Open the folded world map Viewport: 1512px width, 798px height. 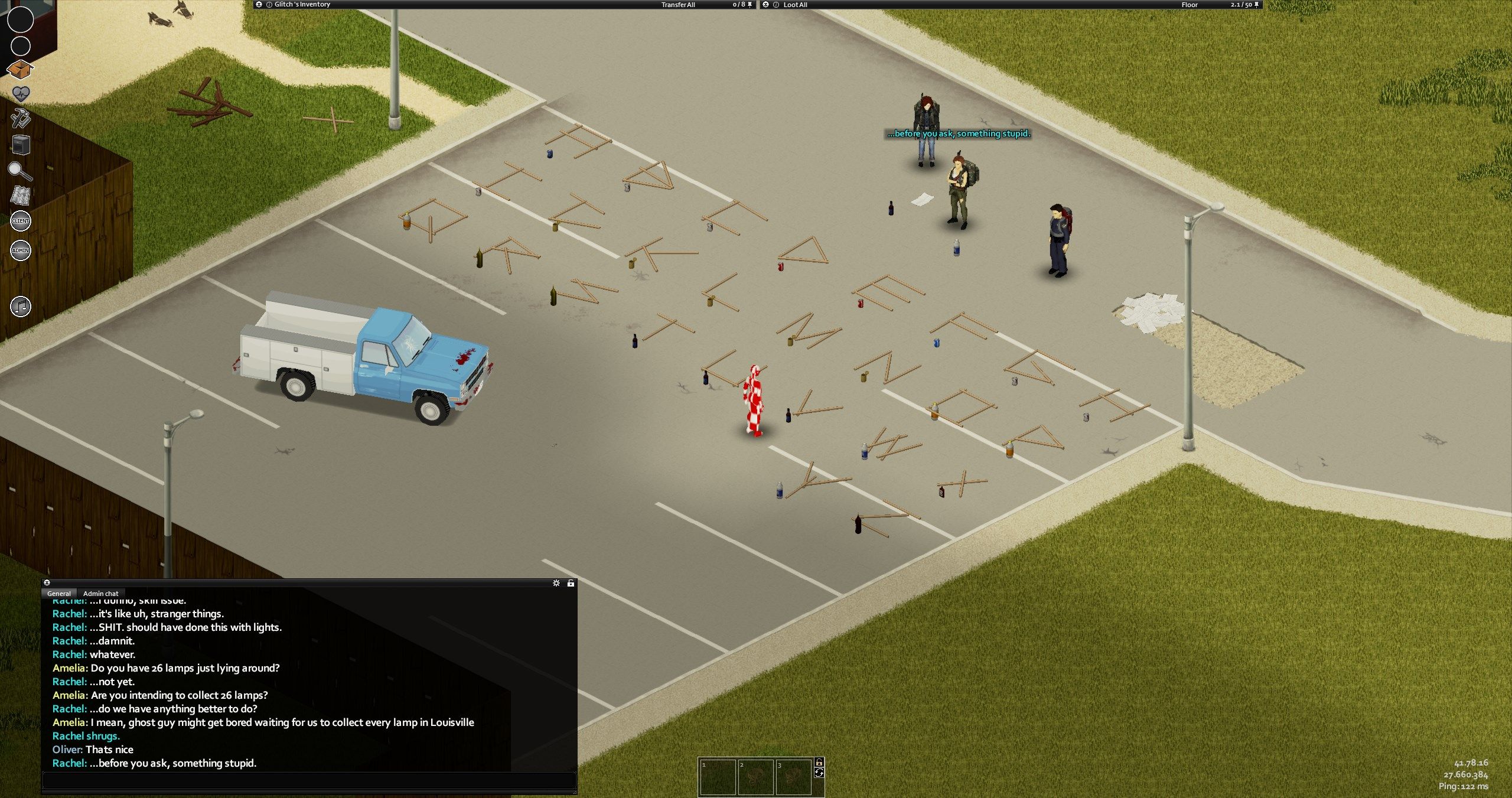tap(21, 196)
